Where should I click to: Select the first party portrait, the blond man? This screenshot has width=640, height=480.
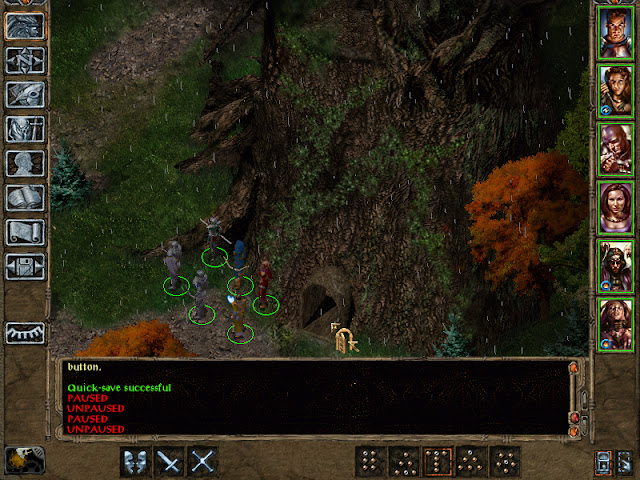pyautogui.click(x=616, y=32)
